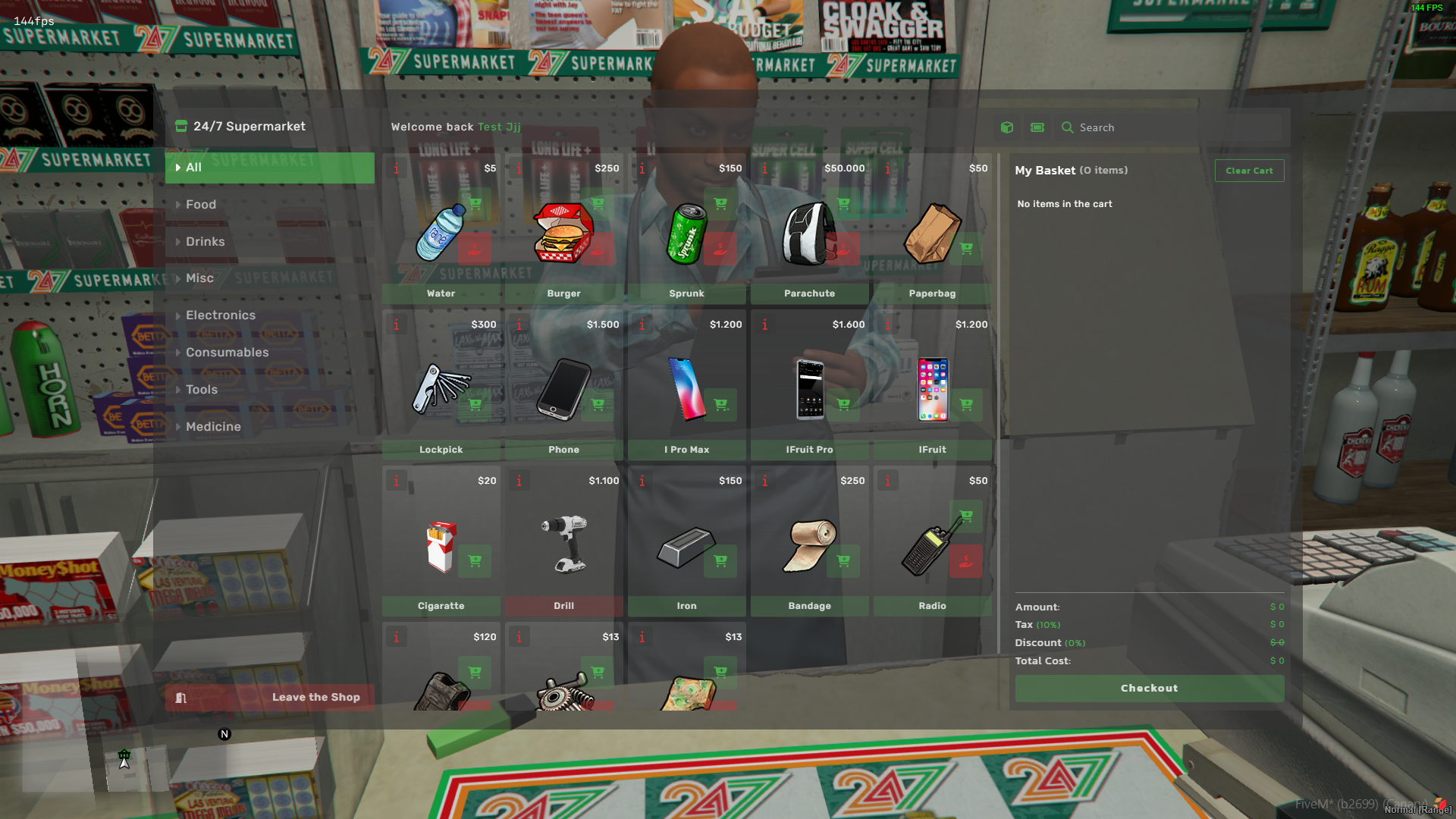Click the magnifier icon in the search bar
Image resolution: width=1456 pixels, height=819 pixels.
(1068, 127)
